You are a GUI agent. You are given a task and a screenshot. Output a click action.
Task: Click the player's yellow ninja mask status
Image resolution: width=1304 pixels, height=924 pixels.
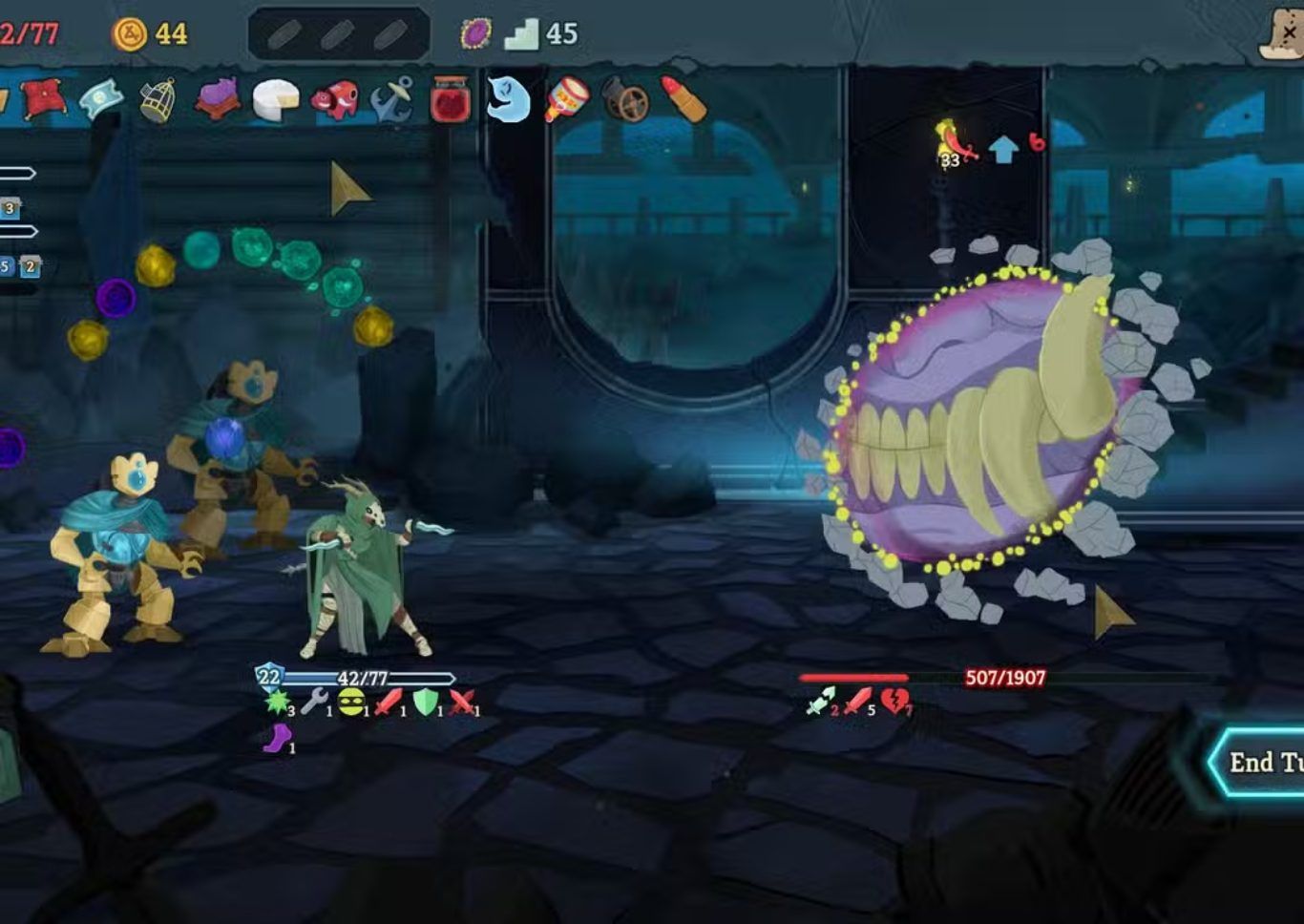(351, 702)
